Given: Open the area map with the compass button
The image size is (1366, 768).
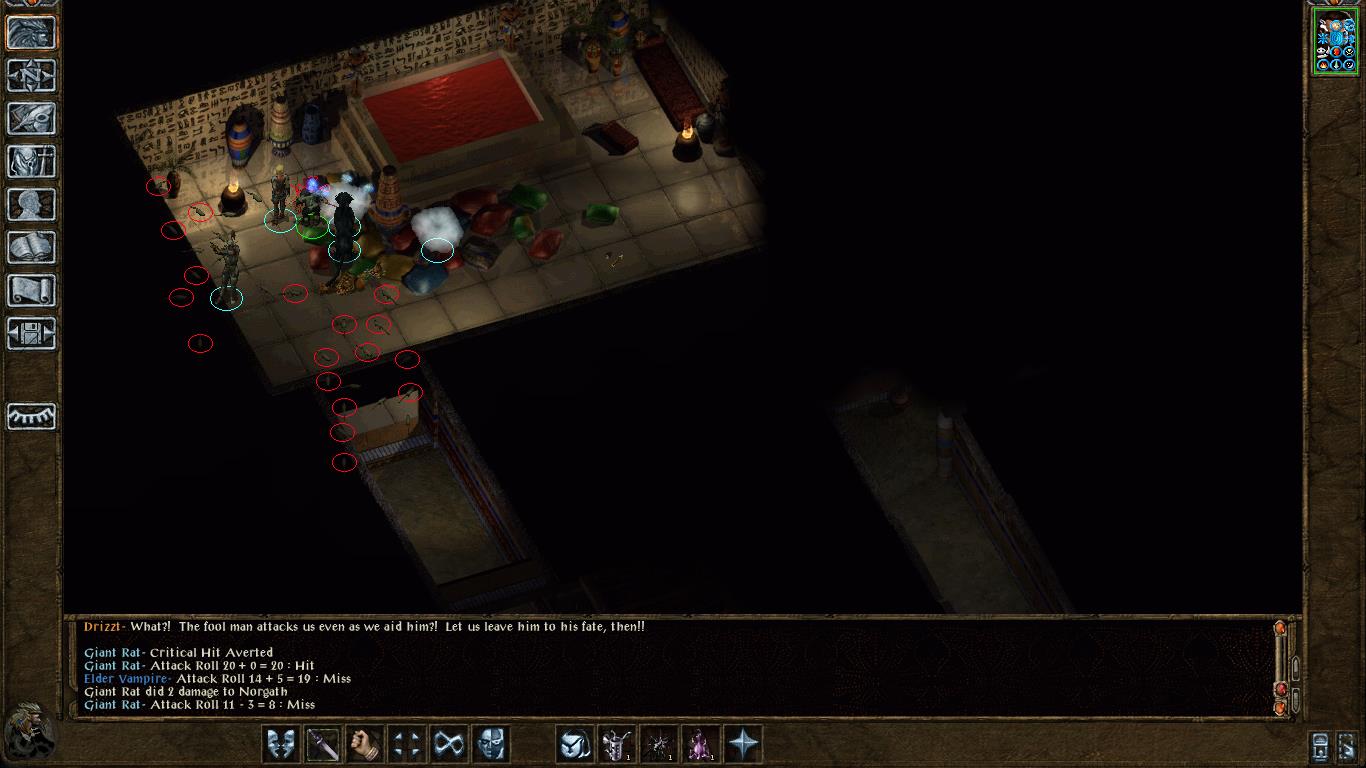Looking at the screenshot, I should (32, 76).
